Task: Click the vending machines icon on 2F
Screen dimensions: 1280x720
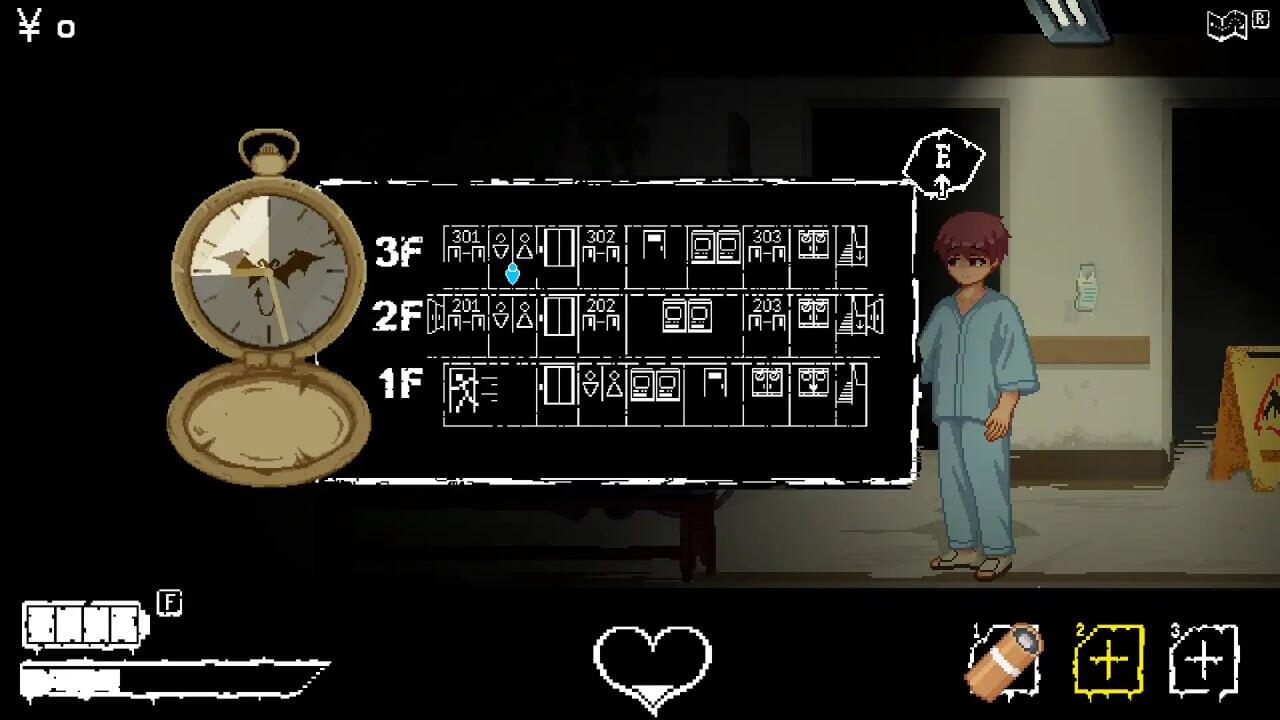Action: [x=686, y=315]
